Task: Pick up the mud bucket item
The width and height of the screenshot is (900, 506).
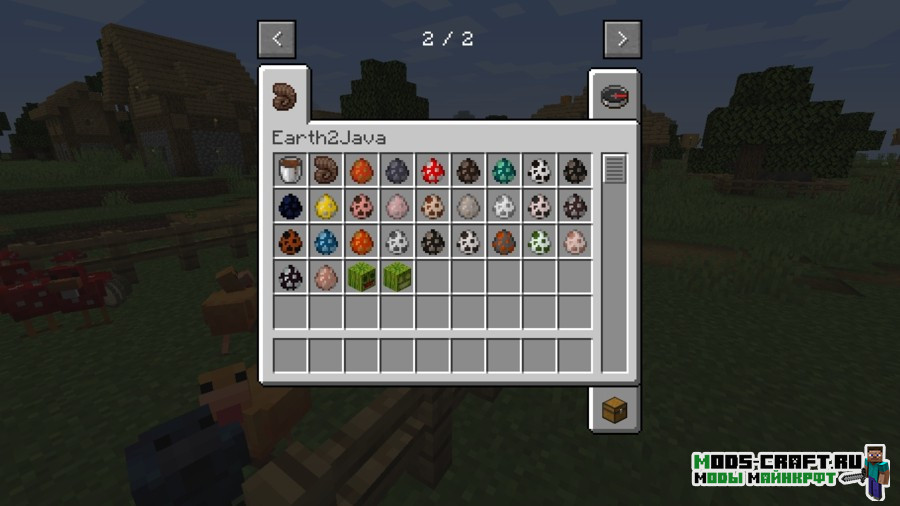Action: [290, 170]
